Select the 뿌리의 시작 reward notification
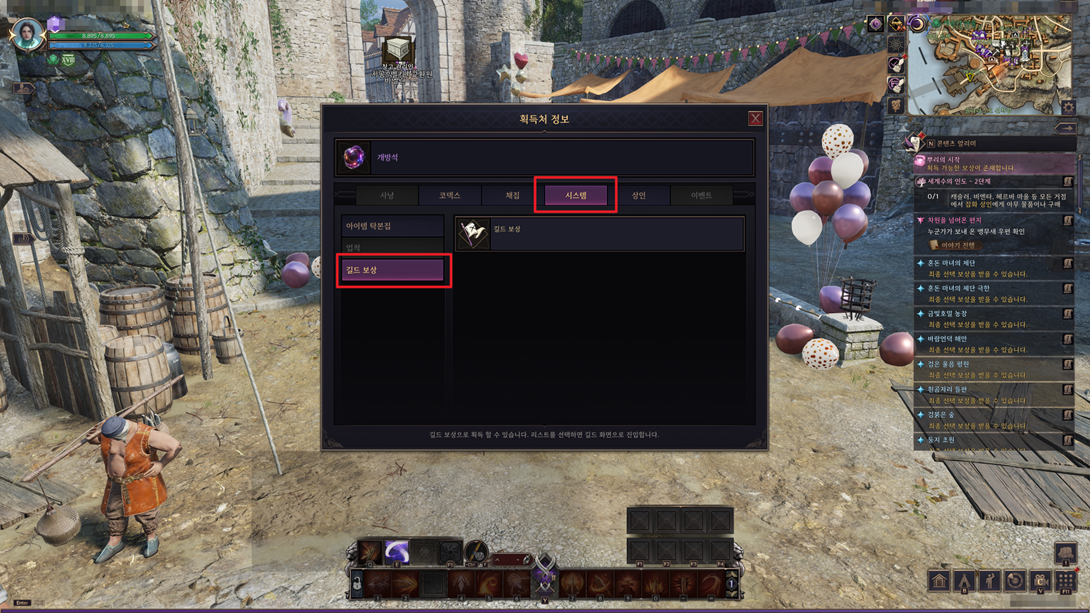The width and height of the screenshot is (1090, 613). (990, 164)
